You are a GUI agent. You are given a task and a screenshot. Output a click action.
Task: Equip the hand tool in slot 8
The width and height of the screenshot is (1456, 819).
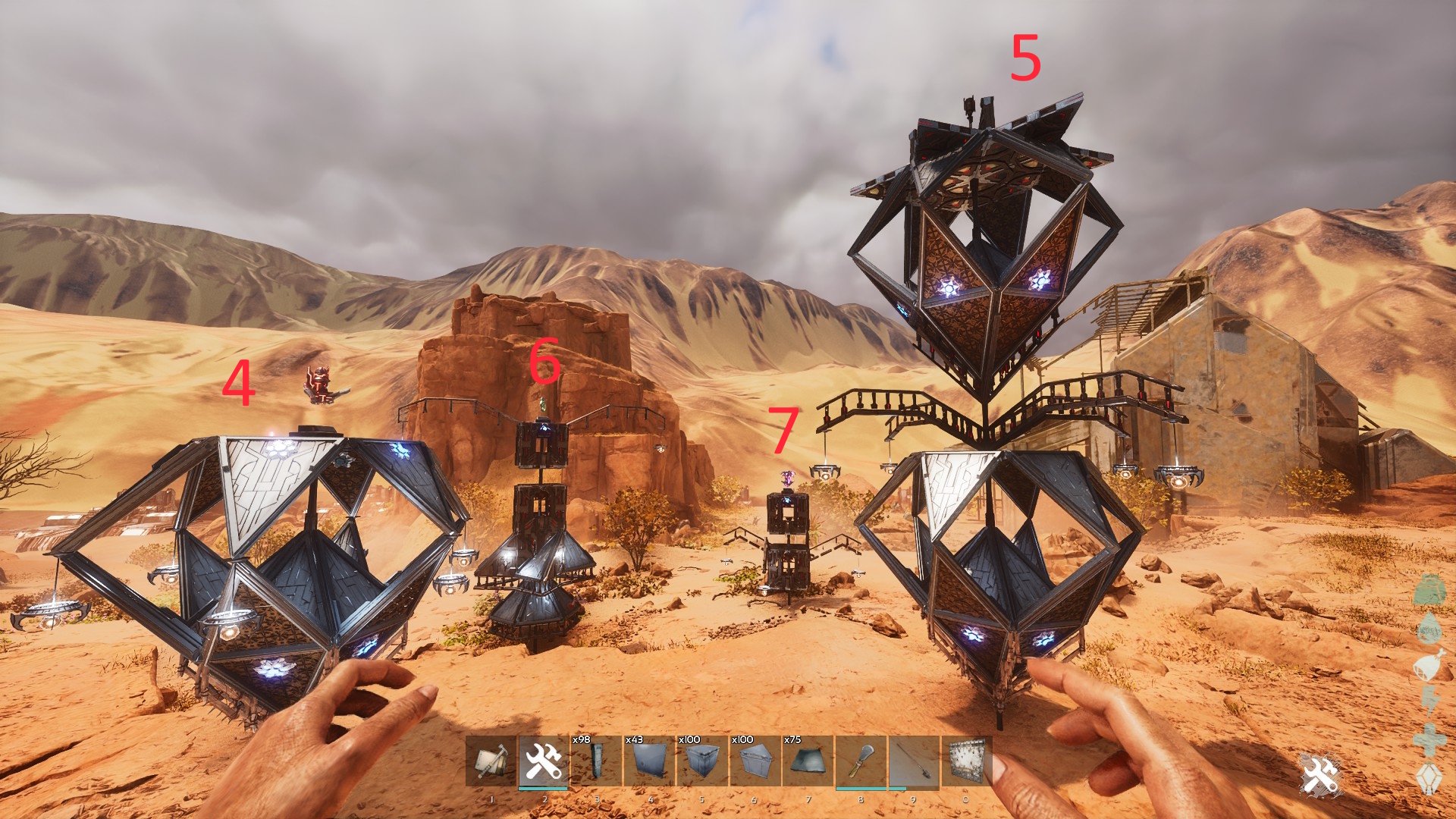click(861, 762)
